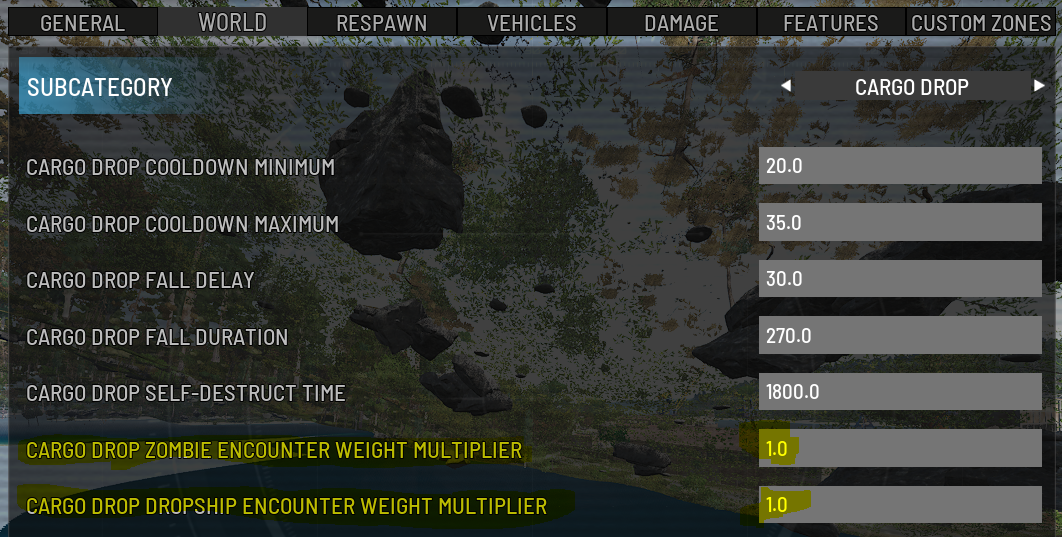Click the Cargo Drop Fall Duration field
Screen dimensions: 1062x537
coord(900,336)
